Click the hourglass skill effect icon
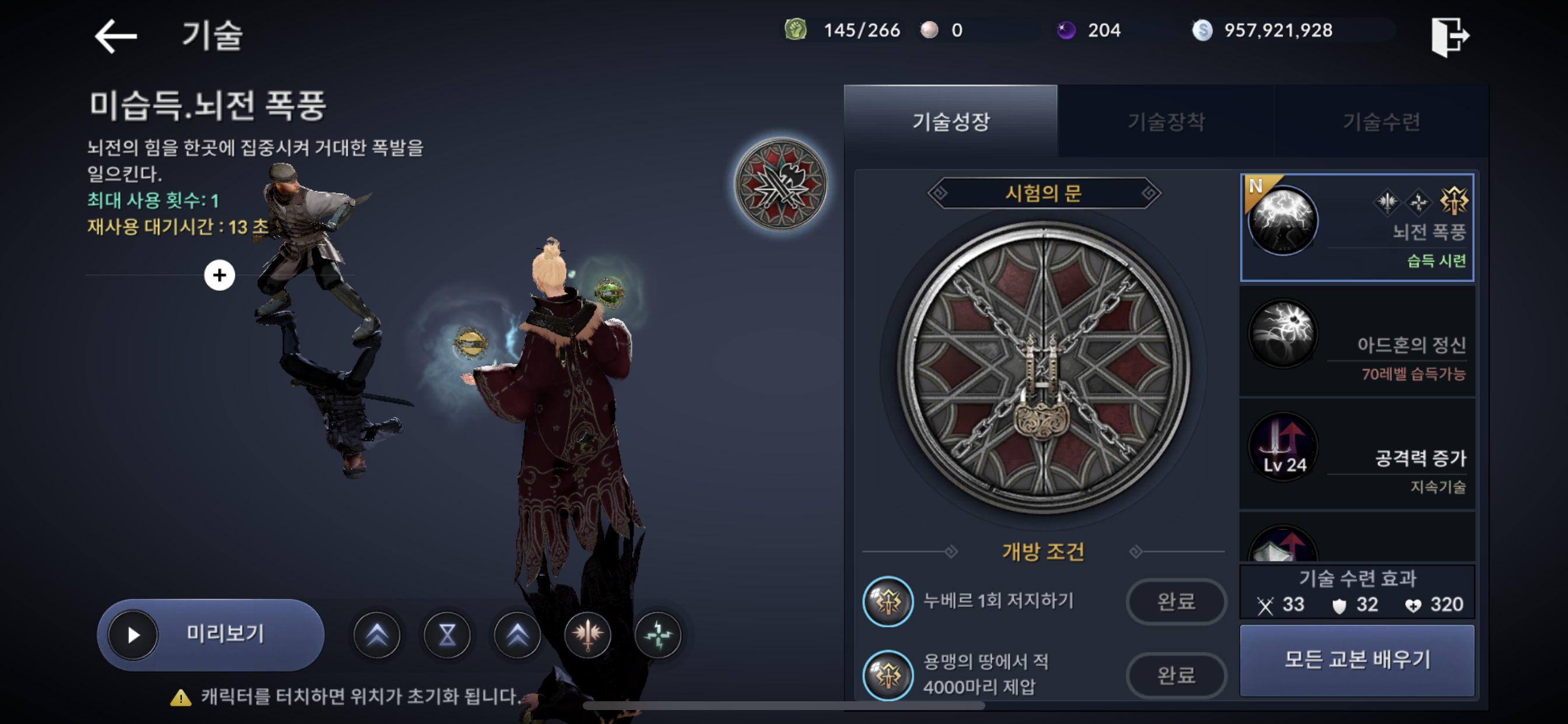Viewport: 1568px width, 724px height. pos(447,635)
